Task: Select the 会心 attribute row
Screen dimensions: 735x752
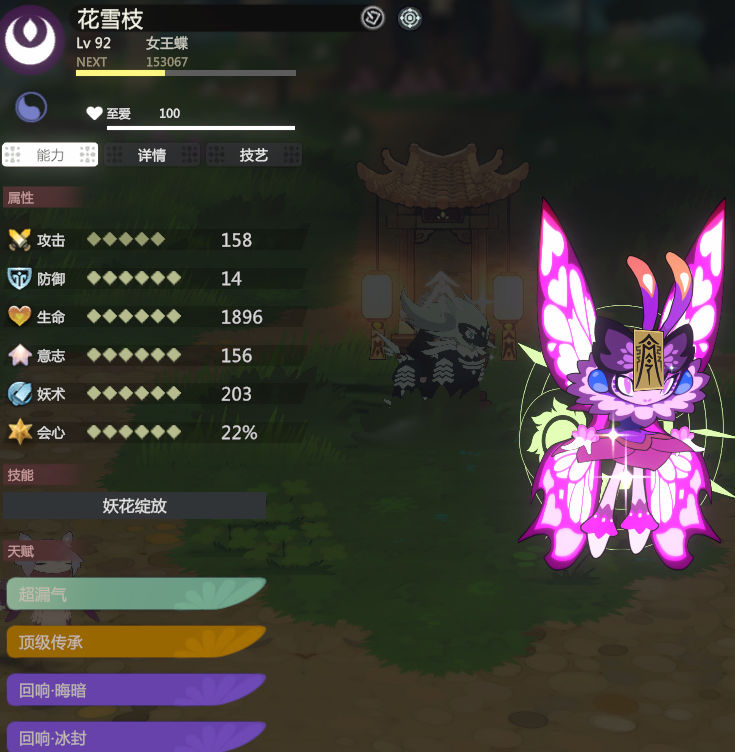Action: pyautogui.click(x=155, y=432)
